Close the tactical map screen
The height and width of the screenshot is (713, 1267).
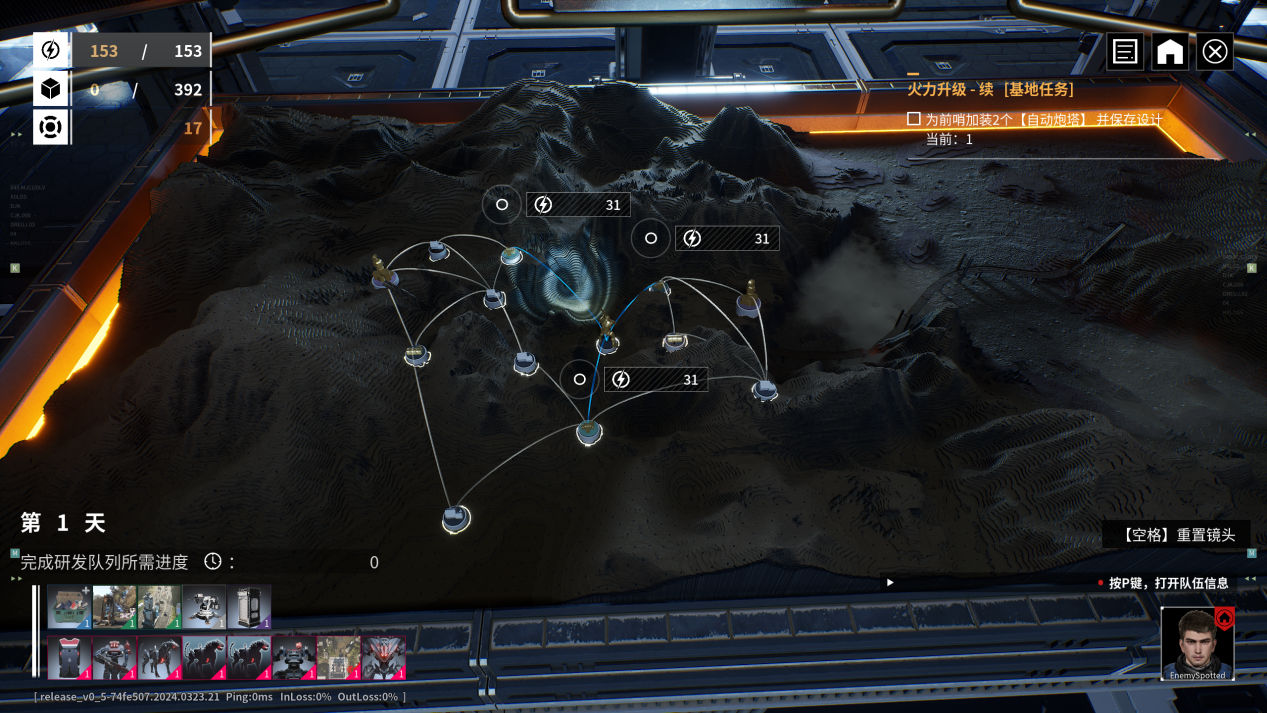point(1215,51)
